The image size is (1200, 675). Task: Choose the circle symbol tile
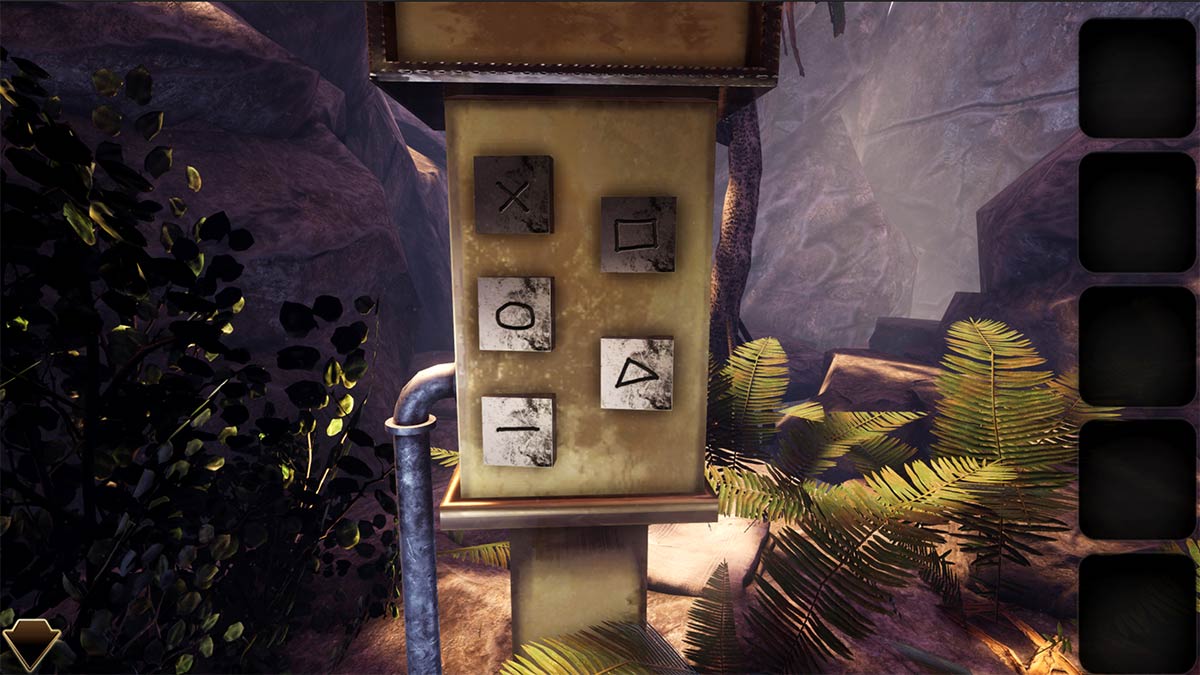pyautogui.click(x=515, y=314)
